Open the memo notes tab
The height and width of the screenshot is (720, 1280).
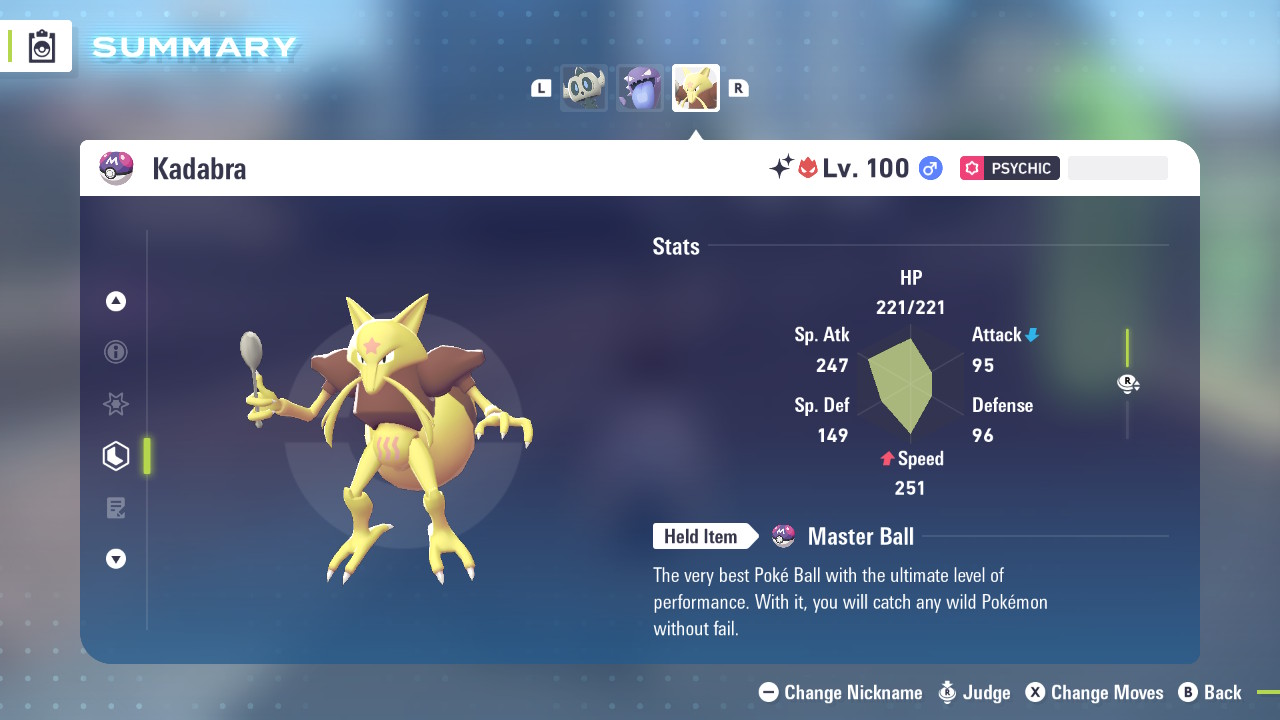[116, 508]
